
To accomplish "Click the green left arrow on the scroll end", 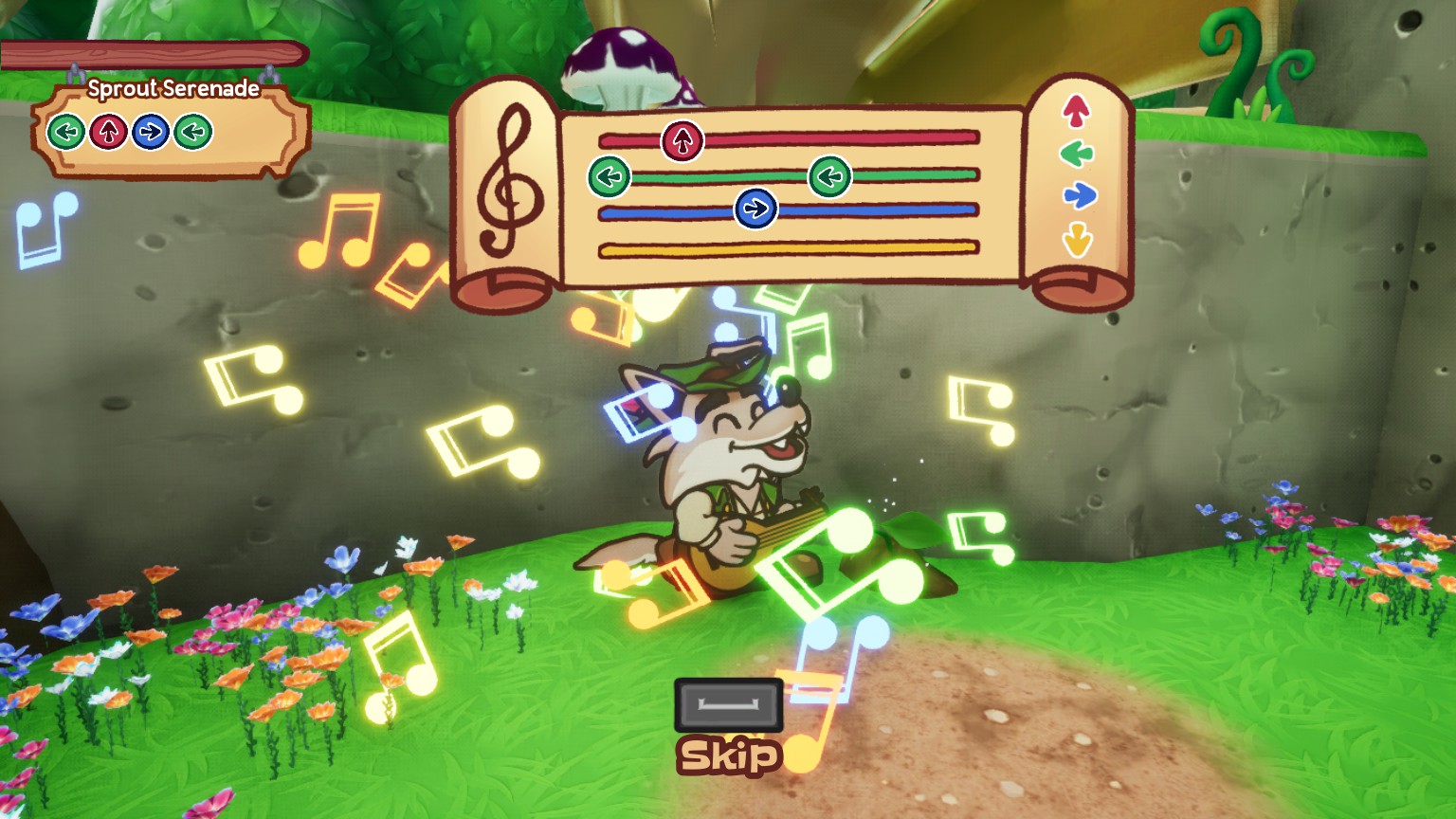I will (x=1077, y=153).
